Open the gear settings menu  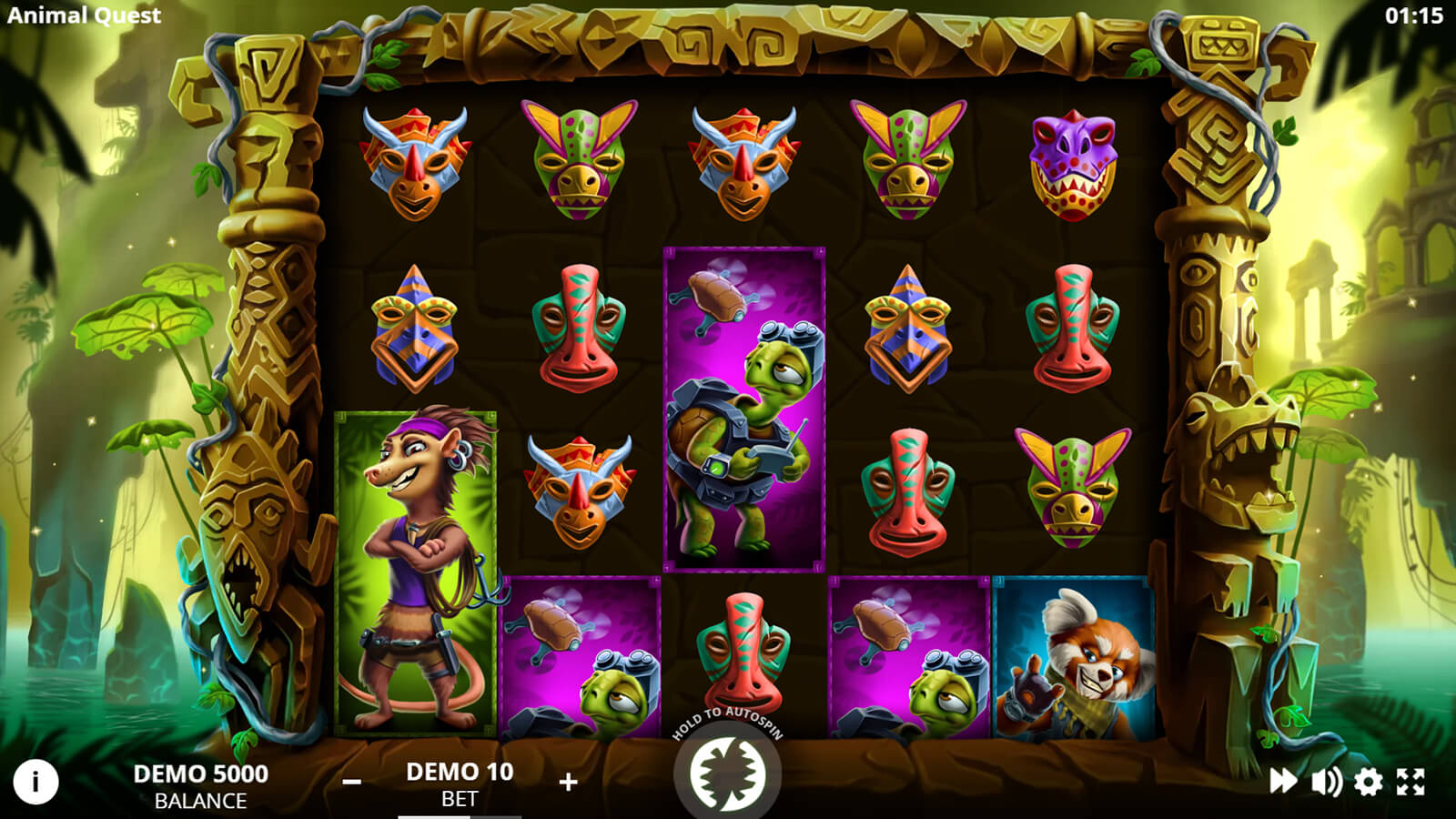point(1368,781)
